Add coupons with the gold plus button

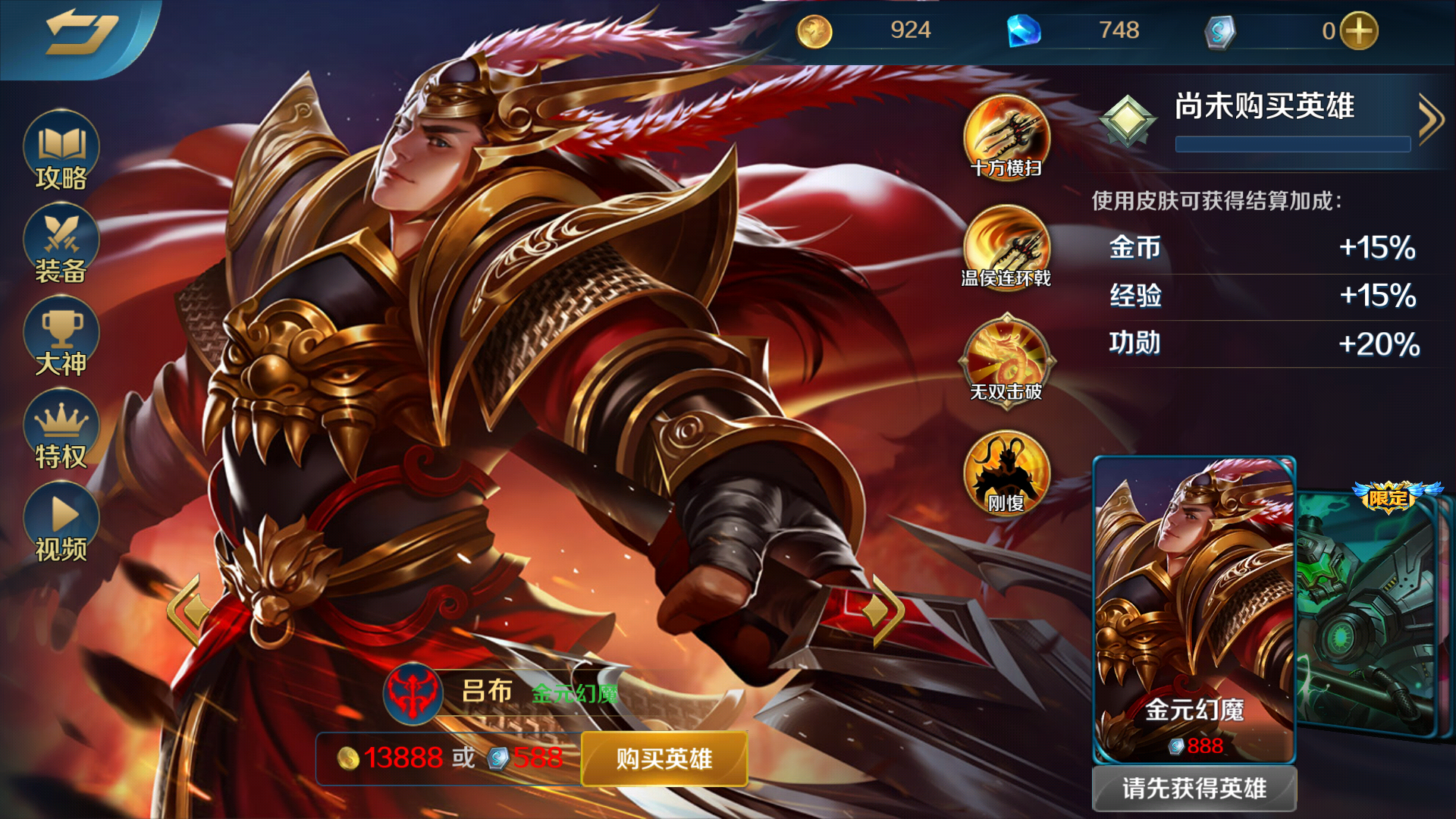point(1359,31)
